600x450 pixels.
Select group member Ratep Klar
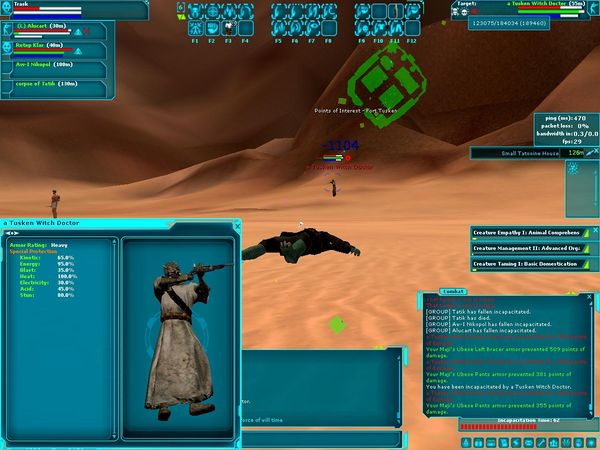click(x=39, y=46)
